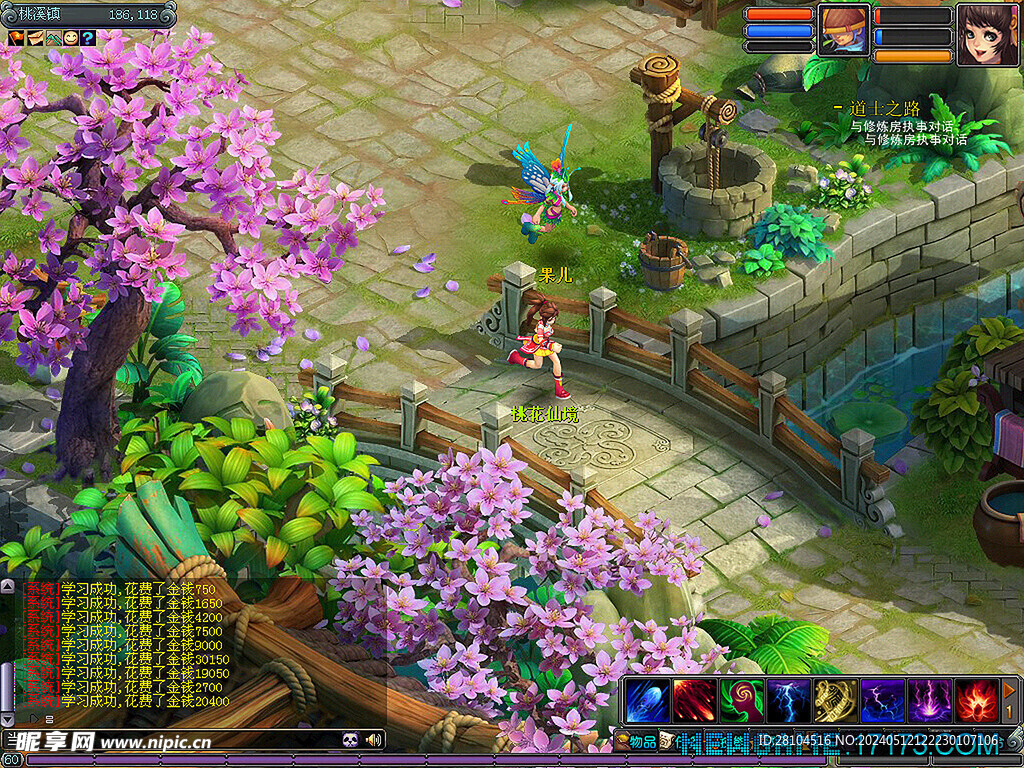Click the smiley face icon

pyautogui.click(x=71, y=38)
